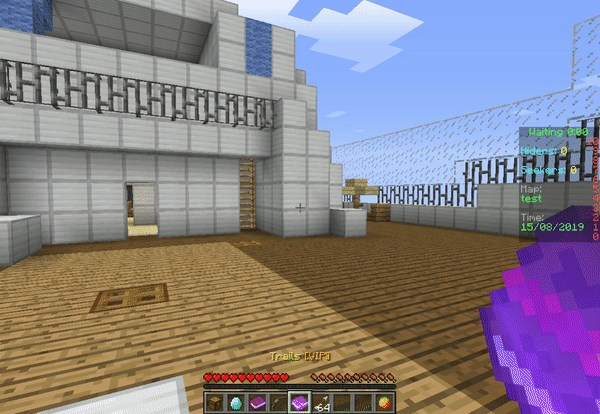Pick the highlighted enchanted book slot
Viewport: 600px width, 414px height.
[298, 402]
